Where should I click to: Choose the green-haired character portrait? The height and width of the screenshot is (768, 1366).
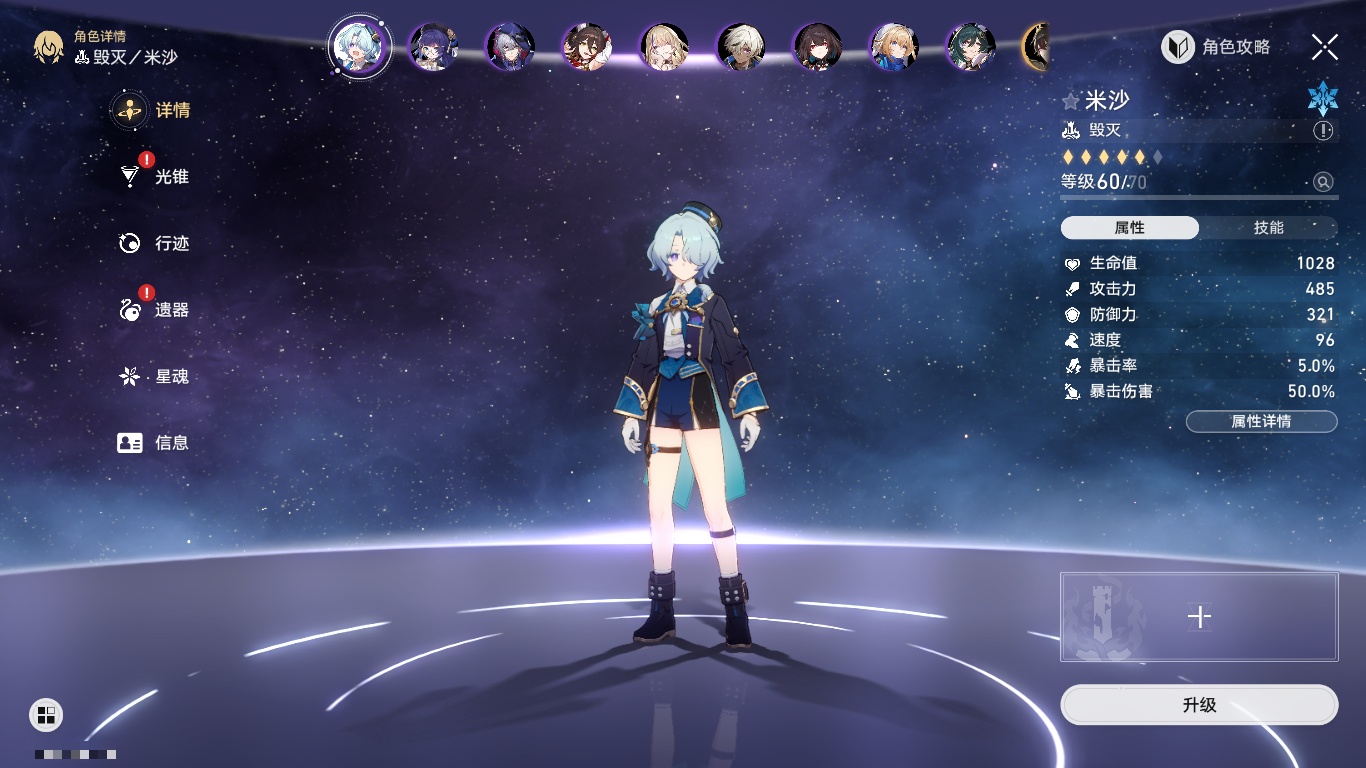click(971, 47)
